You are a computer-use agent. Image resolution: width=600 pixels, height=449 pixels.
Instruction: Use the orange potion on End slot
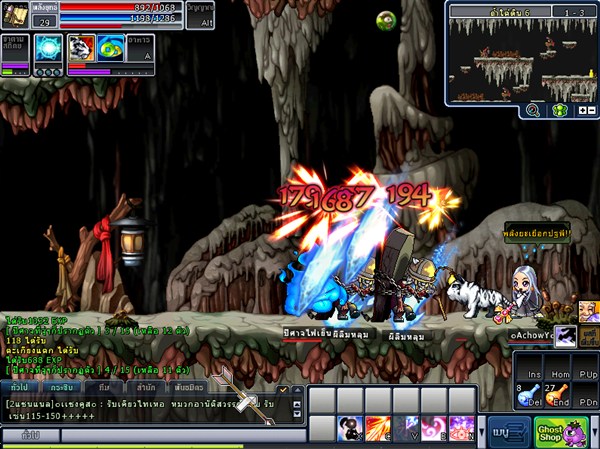(558, 394)
